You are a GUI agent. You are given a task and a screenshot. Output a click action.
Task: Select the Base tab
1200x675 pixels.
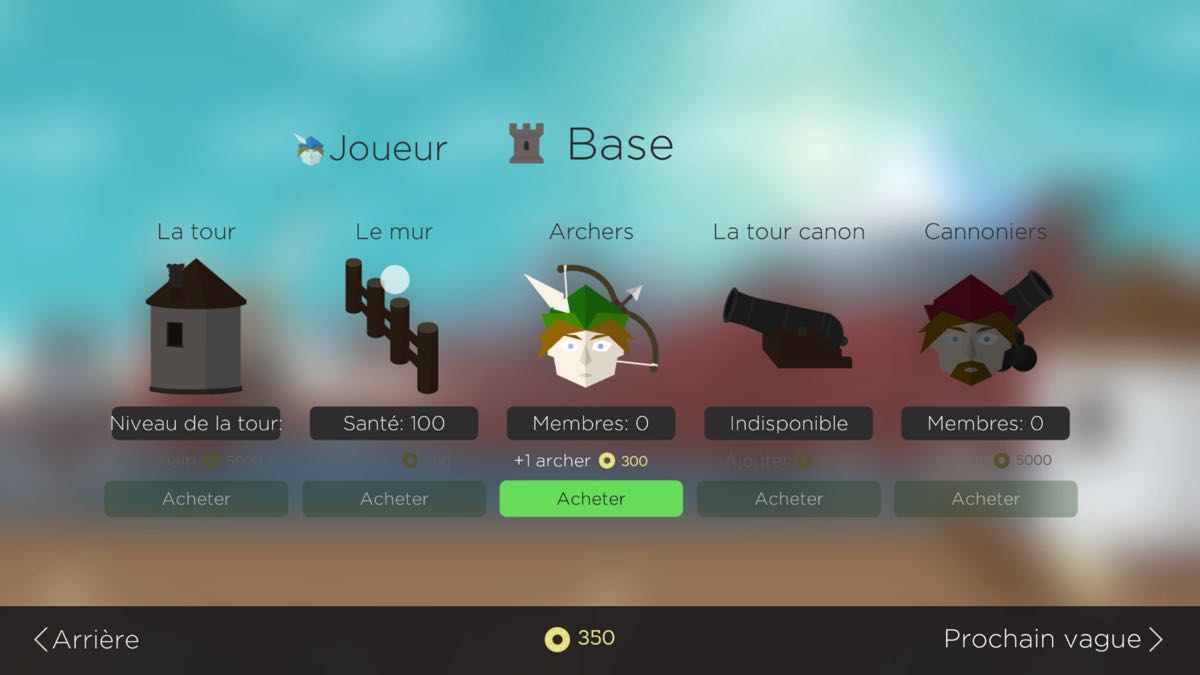[x=592, y=145]
